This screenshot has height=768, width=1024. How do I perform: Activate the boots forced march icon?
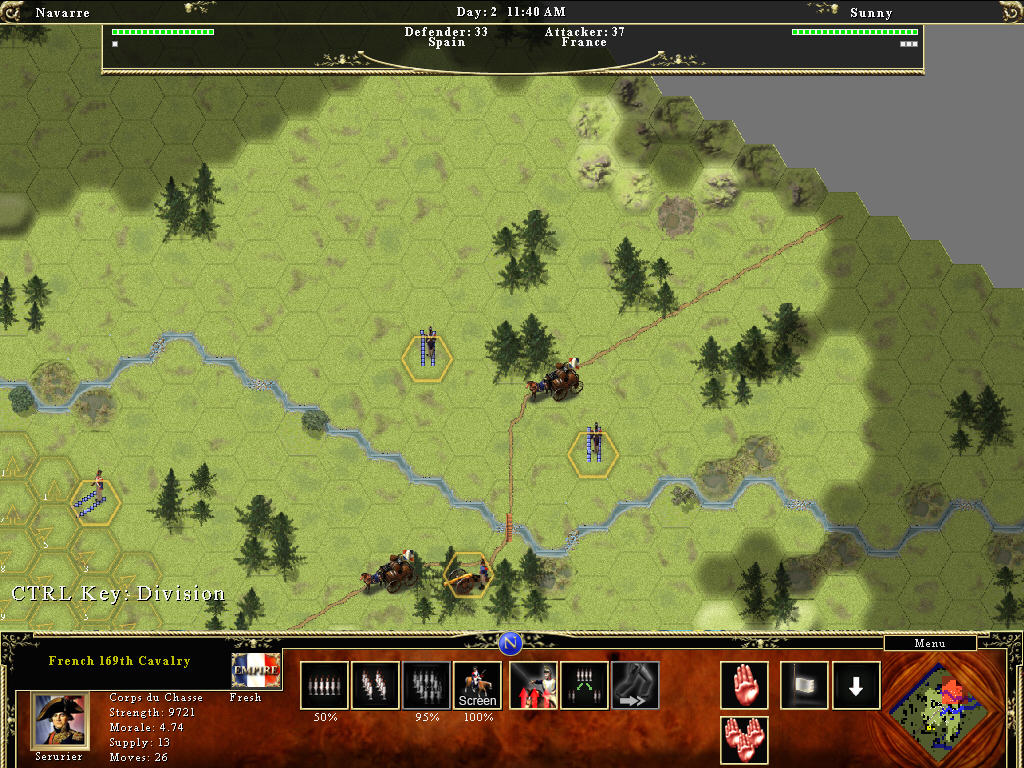(635, 685)
